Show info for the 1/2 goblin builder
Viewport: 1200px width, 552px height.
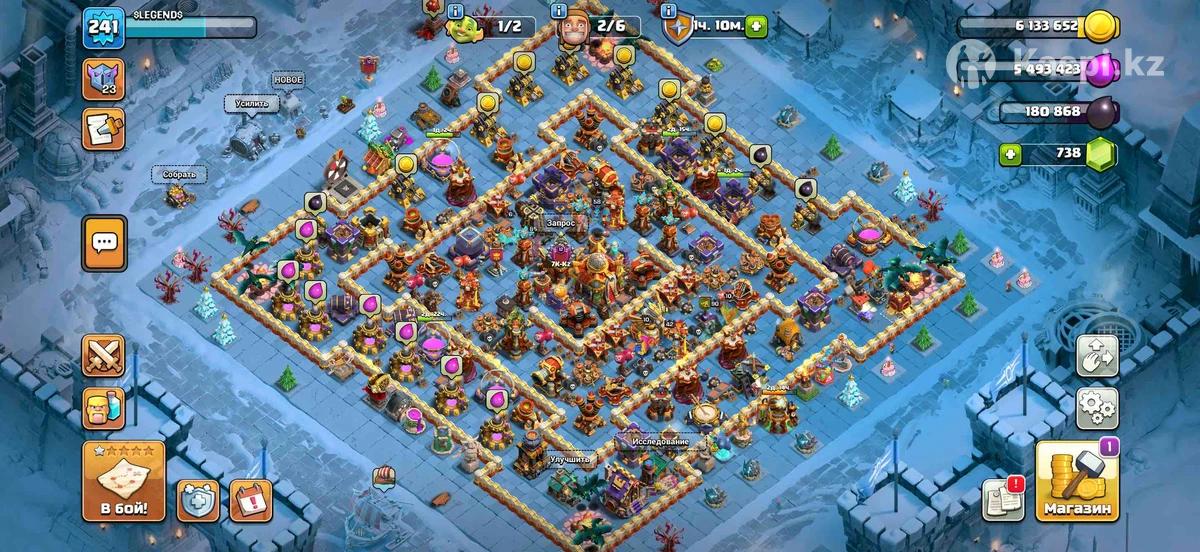(457, 12)
